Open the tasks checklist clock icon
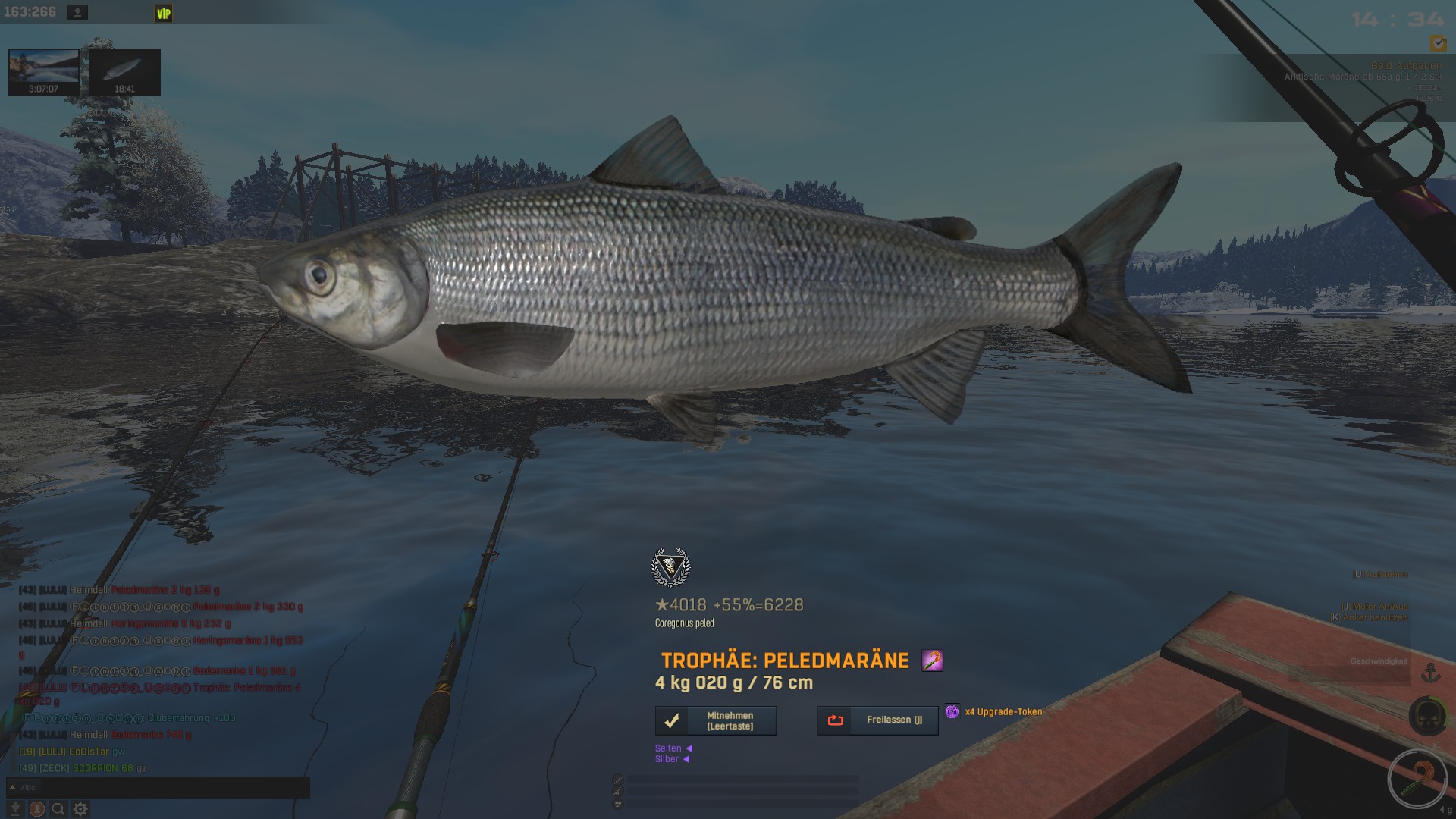Screen dimensions: 1456x819 1437,43
